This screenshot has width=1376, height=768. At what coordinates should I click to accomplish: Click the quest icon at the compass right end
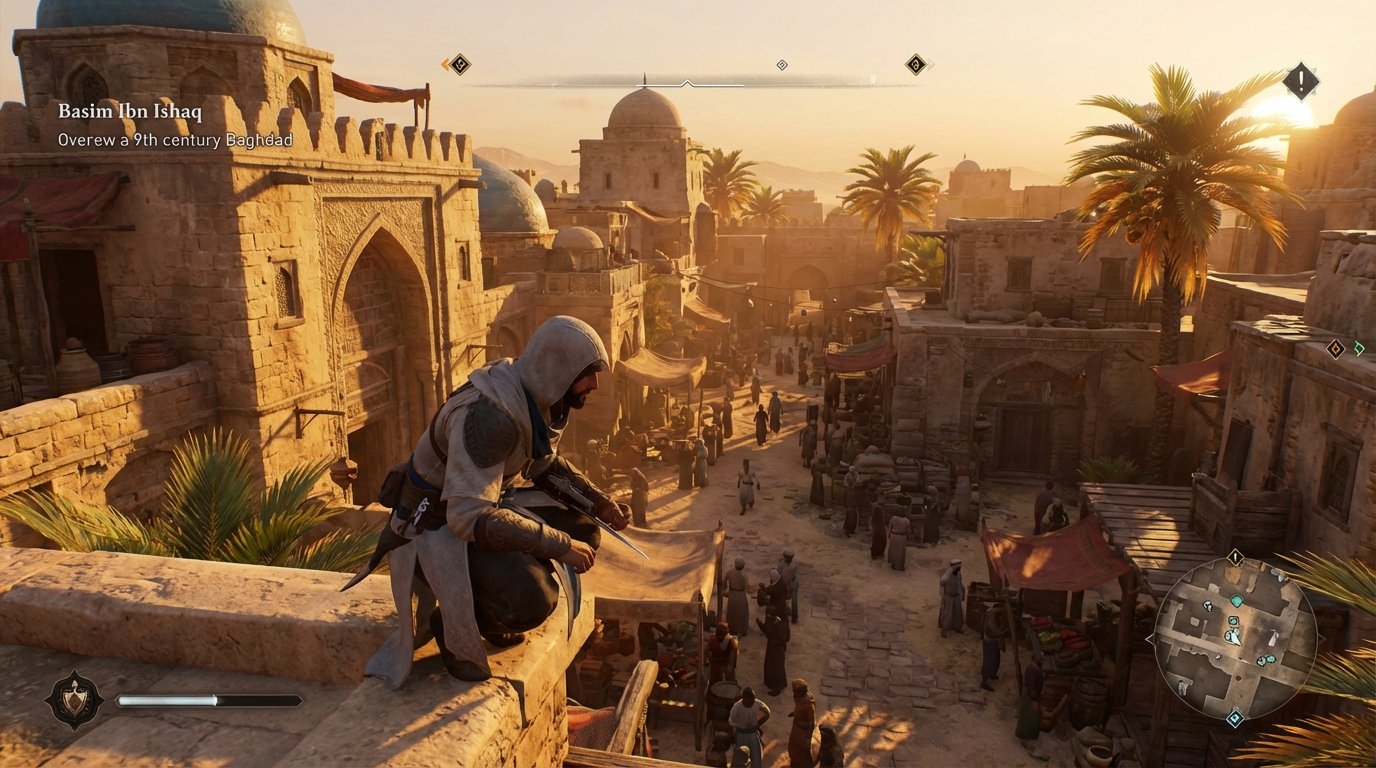click(x=913, y=64)
